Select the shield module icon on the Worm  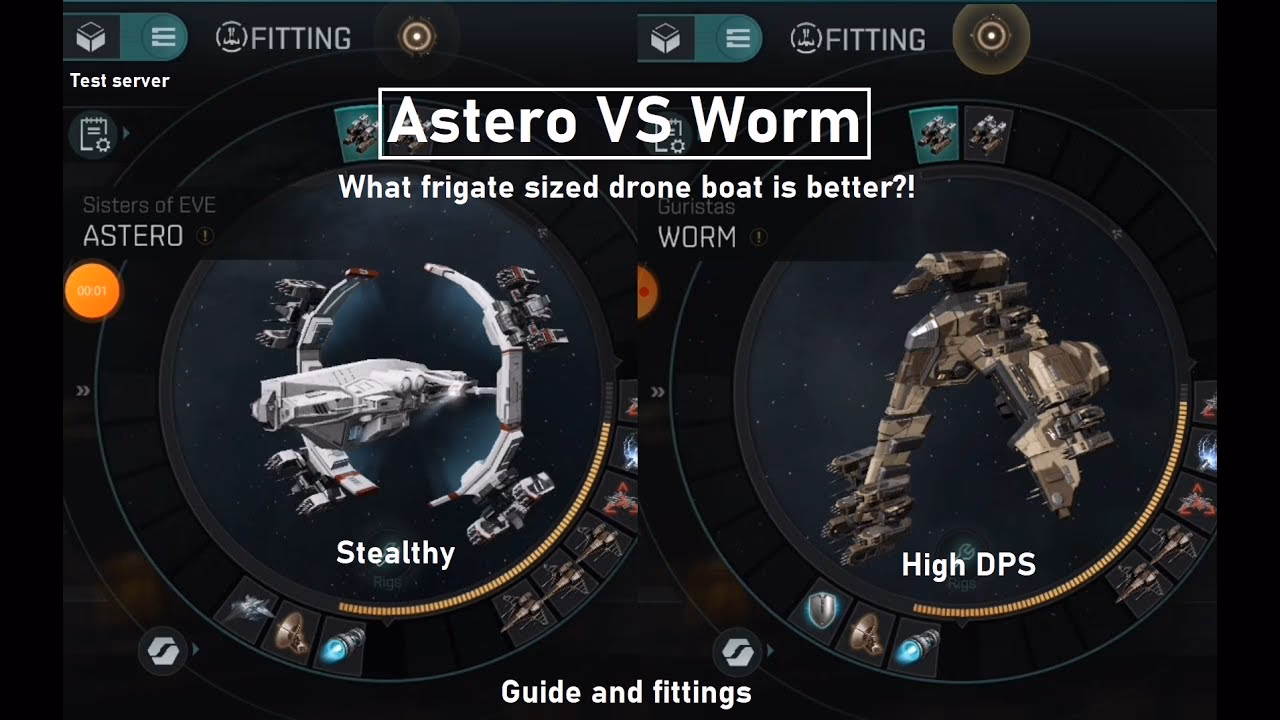point(820,610)
